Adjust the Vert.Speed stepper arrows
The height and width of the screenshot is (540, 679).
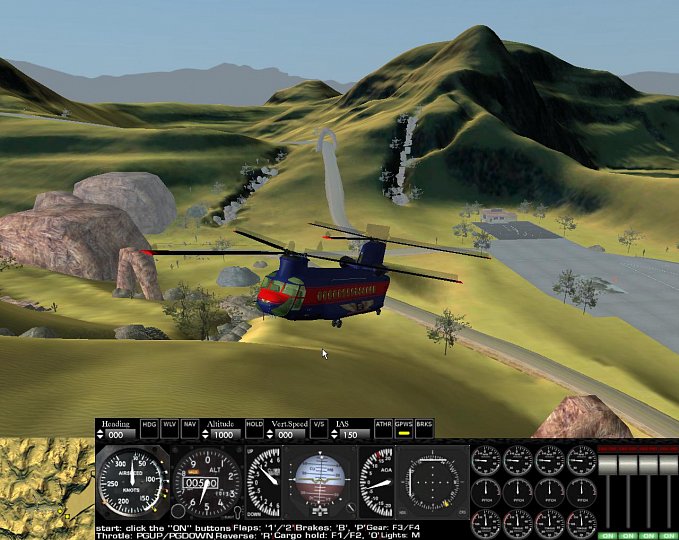271,435
